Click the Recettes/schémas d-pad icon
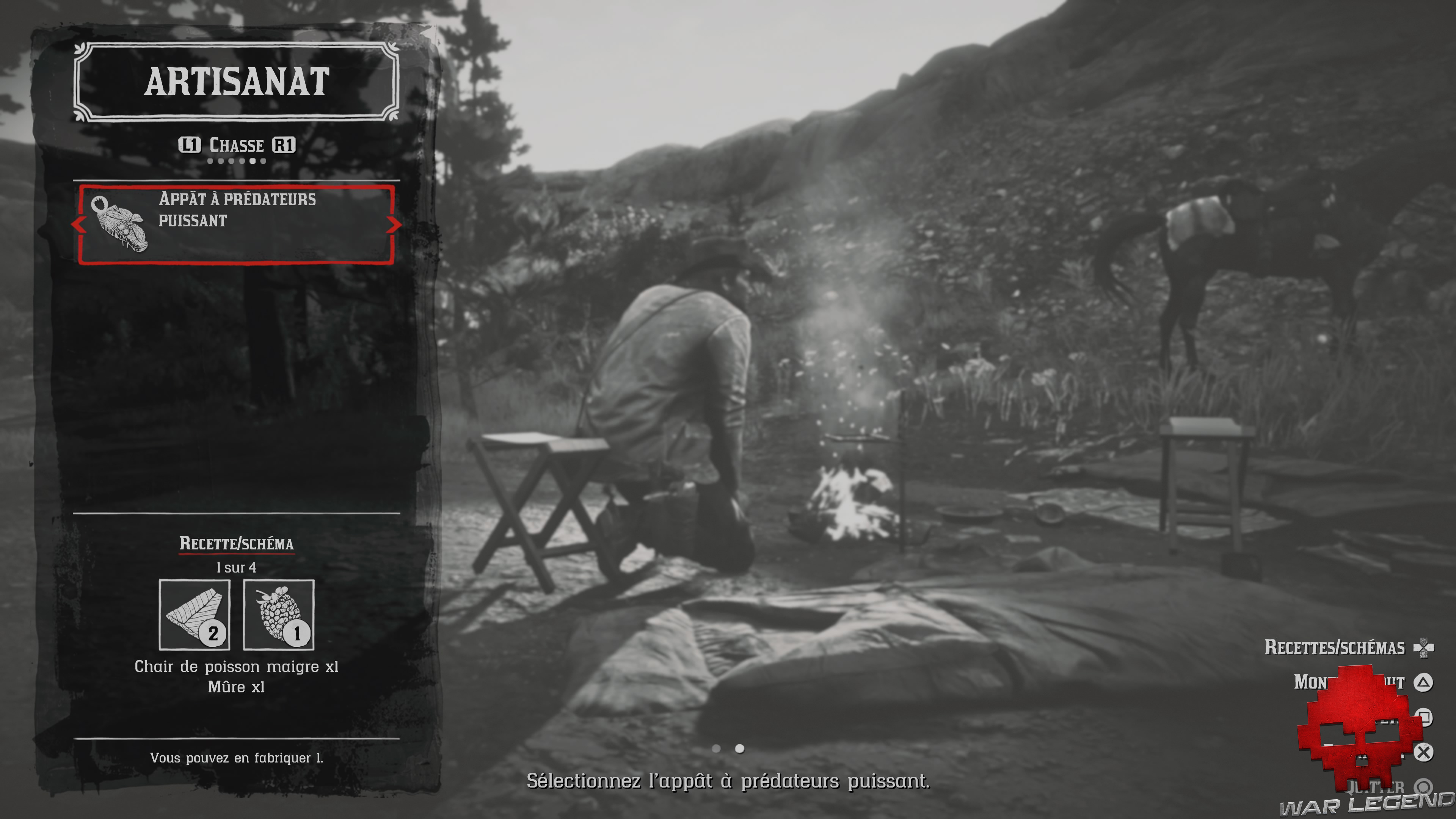The width and height of the screenshot is (1456, 819). tap(1424, 648)
